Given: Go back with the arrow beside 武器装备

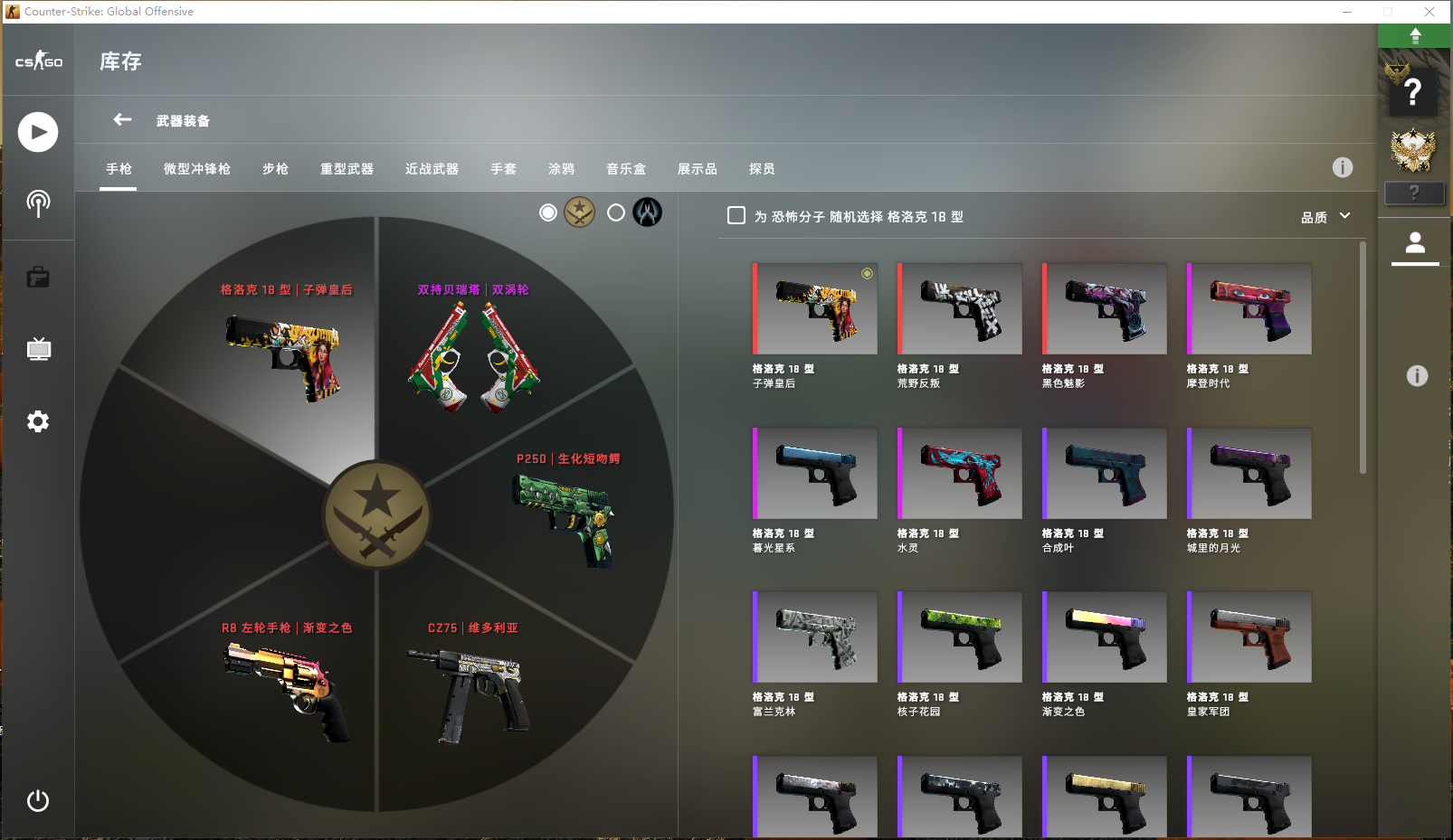Looking at the screenshot, I should 122,120.
